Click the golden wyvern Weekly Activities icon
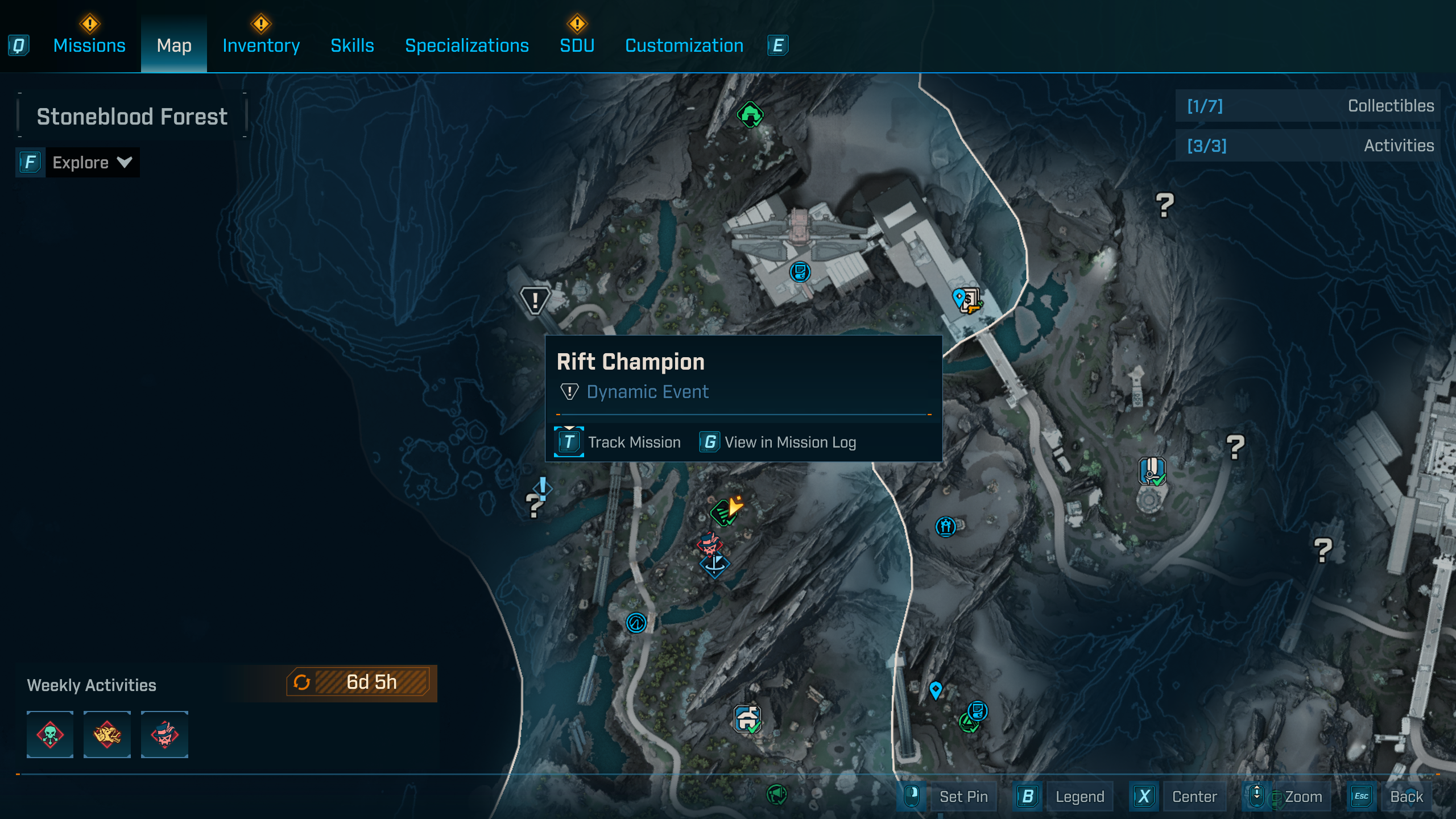The width and height of the screenshot is (1456, 819). pos(107,734)
